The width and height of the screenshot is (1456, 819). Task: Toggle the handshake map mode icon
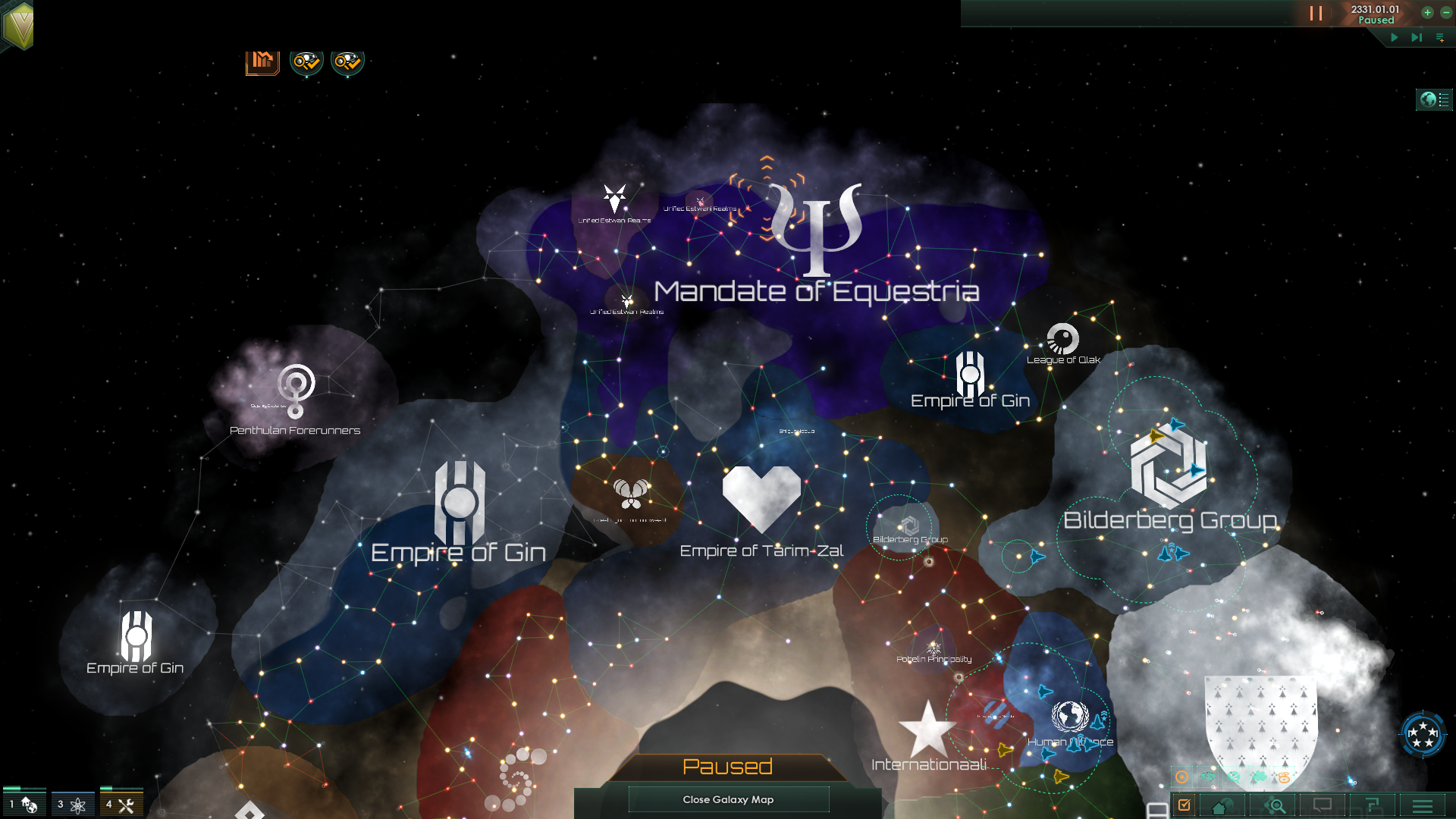(x=1208, y=777)
